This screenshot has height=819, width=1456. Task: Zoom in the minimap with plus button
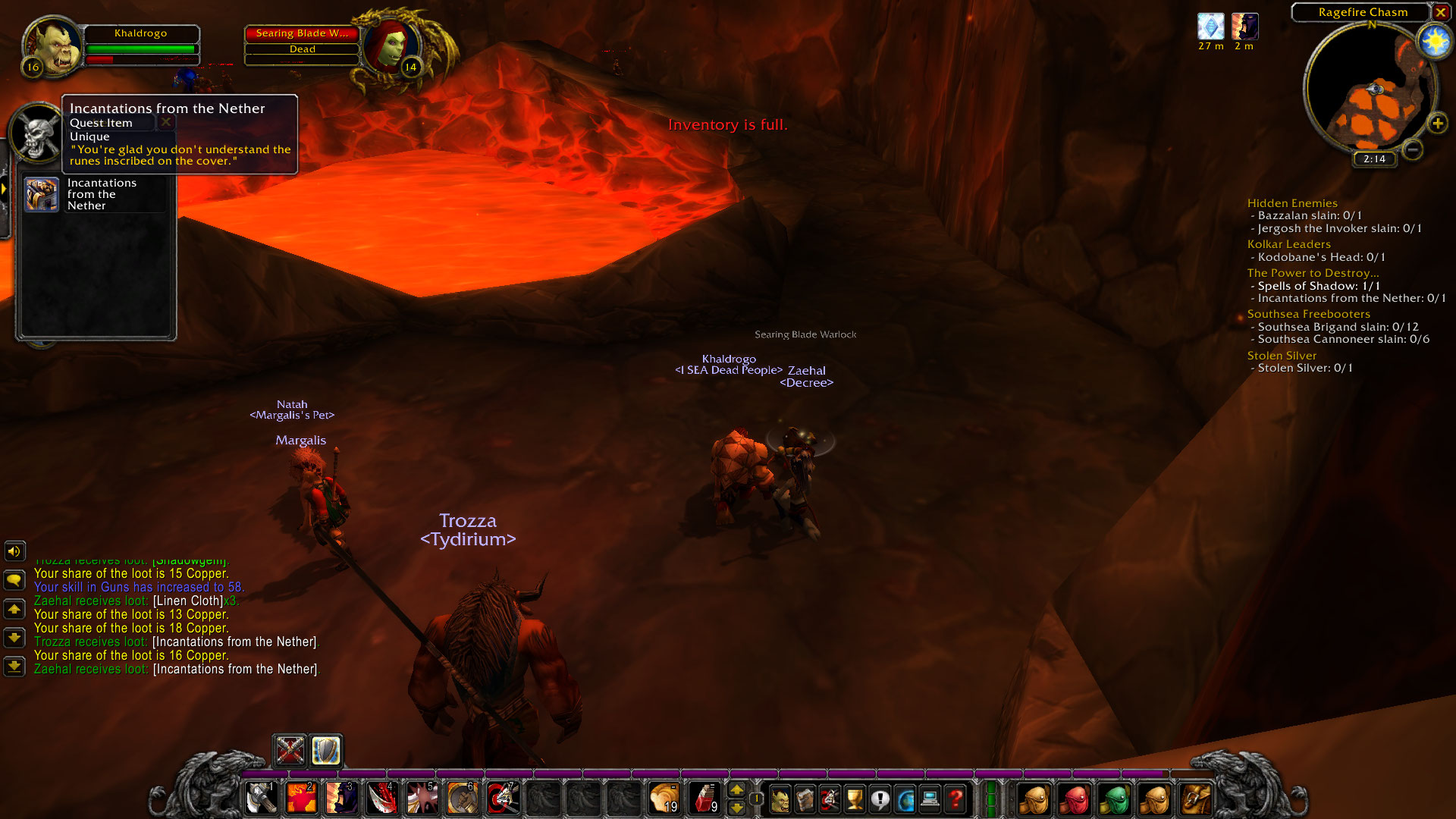[1439, 123]
